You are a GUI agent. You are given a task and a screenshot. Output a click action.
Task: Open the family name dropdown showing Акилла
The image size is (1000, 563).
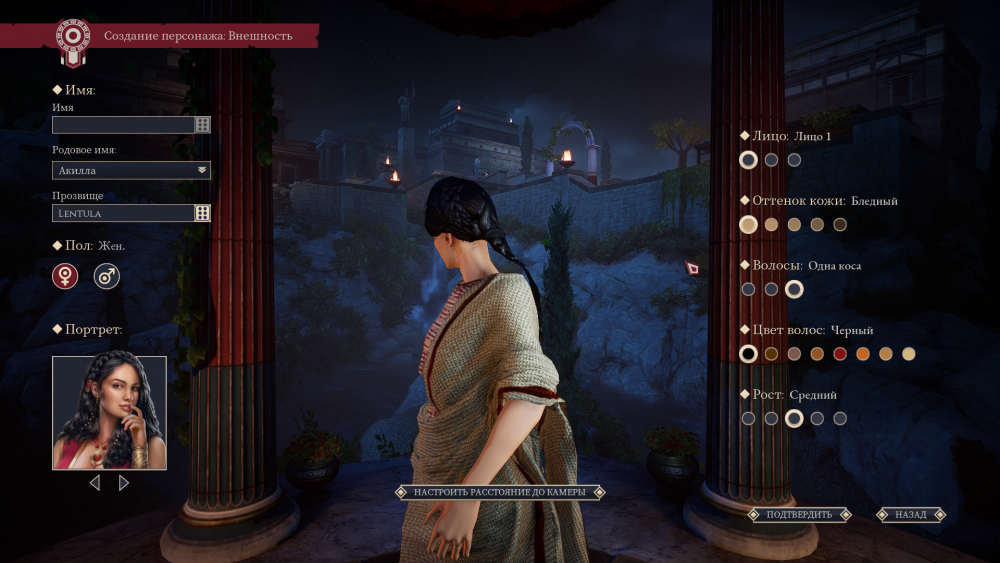(131, 170)
